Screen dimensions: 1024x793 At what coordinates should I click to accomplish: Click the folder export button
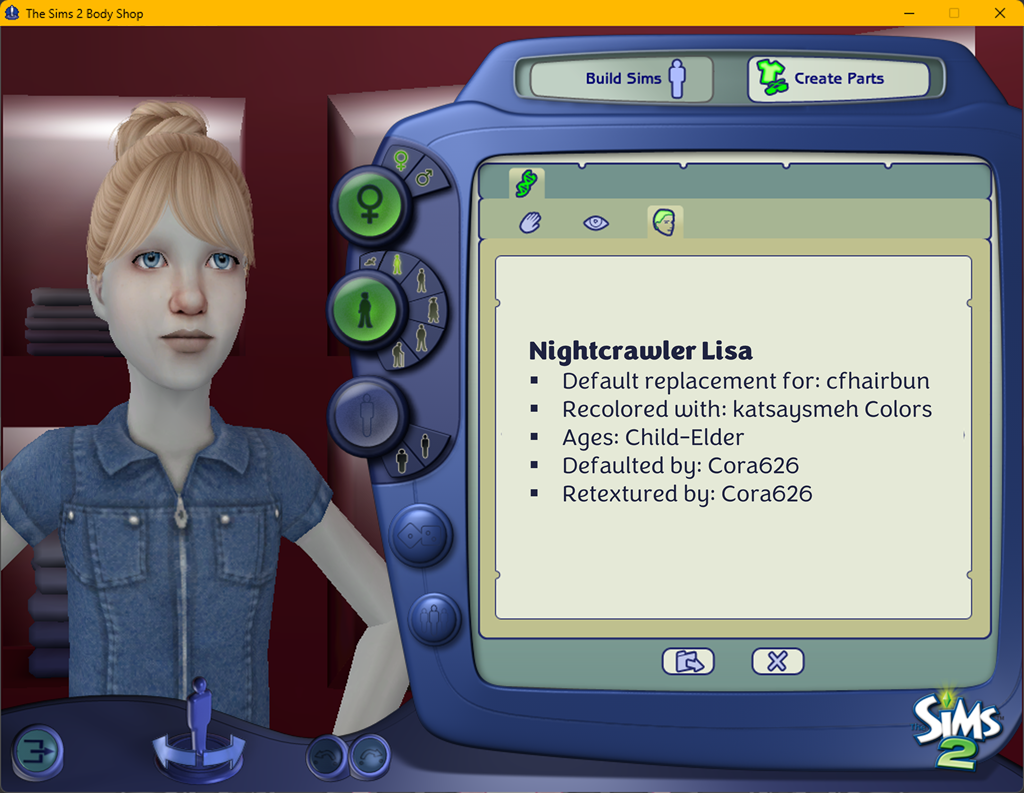tap(688, 661)
